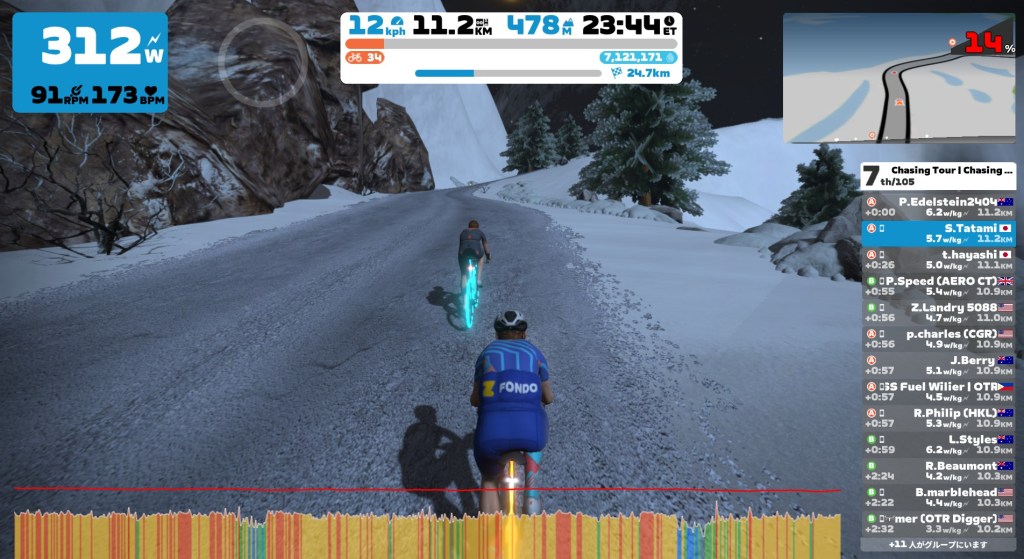Screen dimensions: 1024x559
Task: Choose J.Berry in the rider list
Action: pyautogui.click(x=939, y=365)
